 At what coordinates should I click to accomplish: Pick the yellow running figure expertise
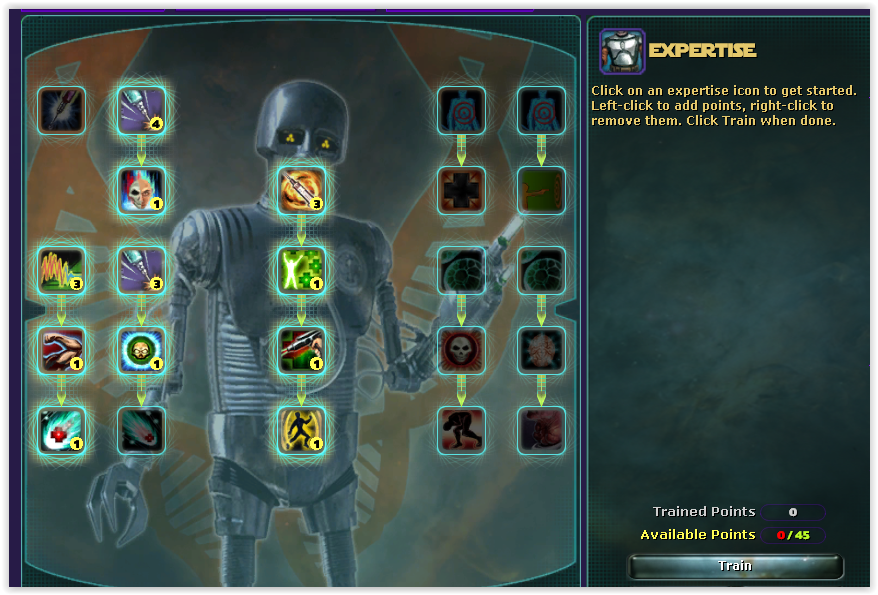click(301, 430)
